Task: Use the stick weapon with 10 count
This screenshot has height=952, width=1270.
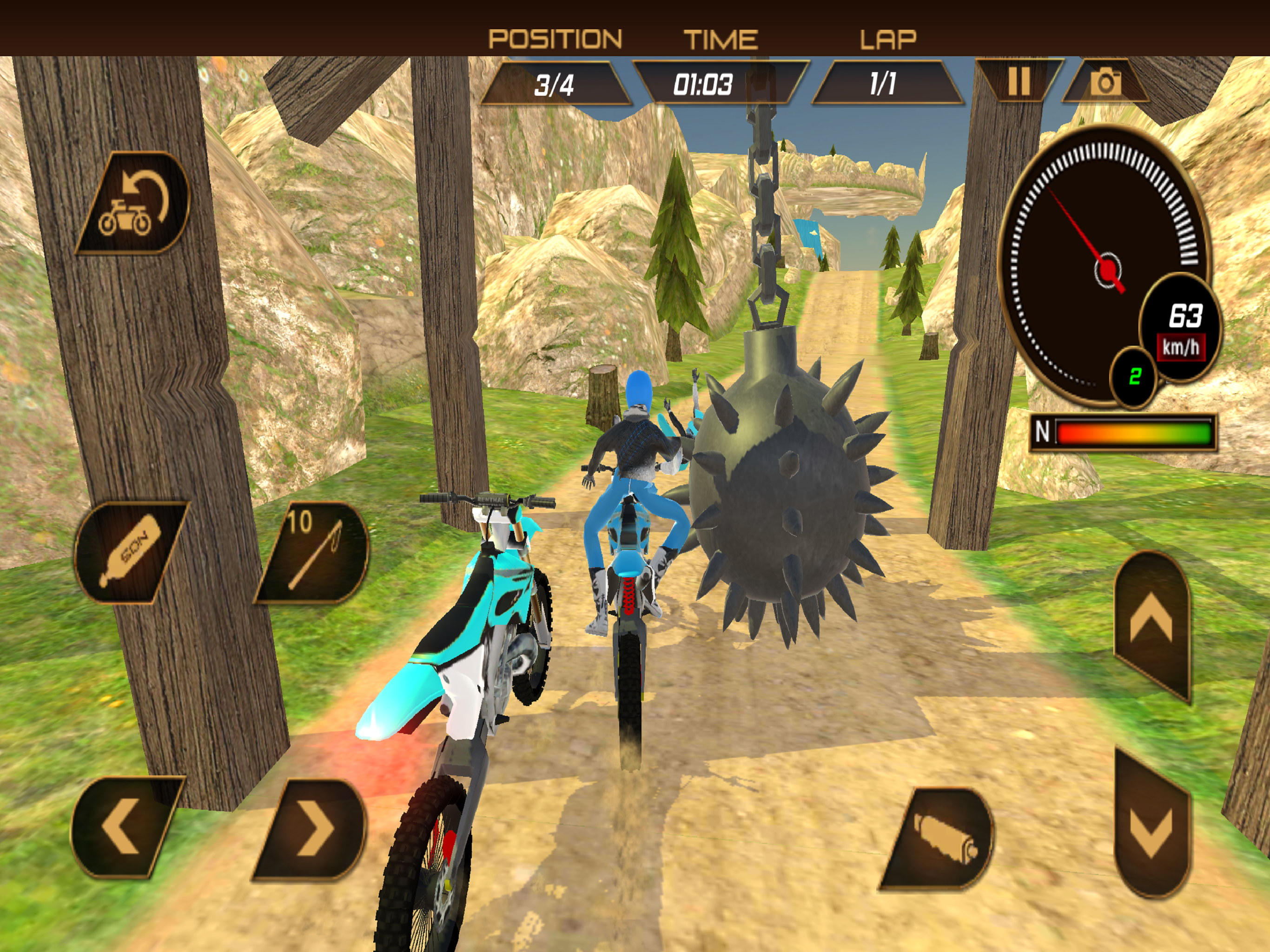Action: [x=313, y=552]
